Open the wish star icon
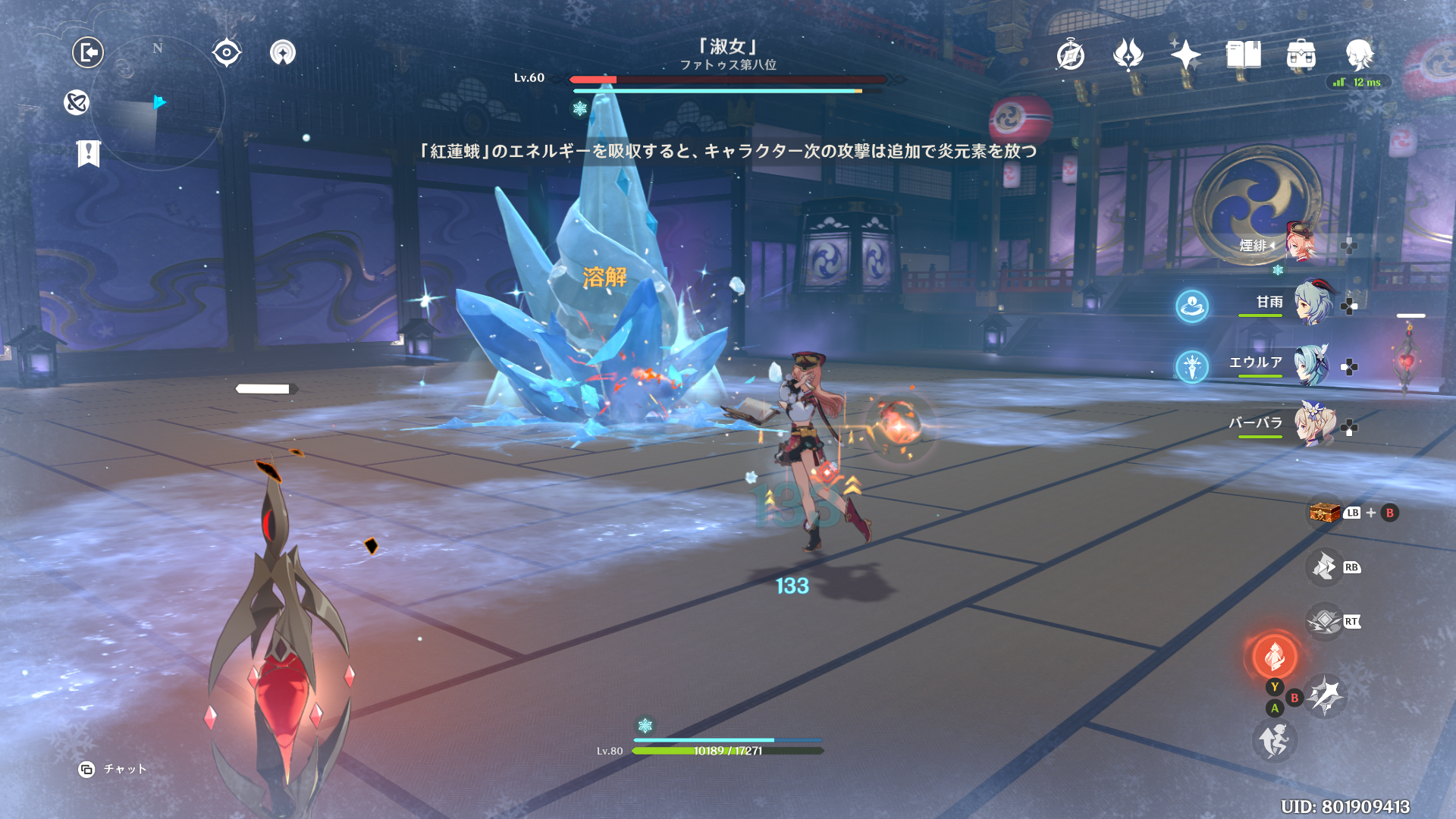The image size is (1456, 819). [x=1185, y=55]
